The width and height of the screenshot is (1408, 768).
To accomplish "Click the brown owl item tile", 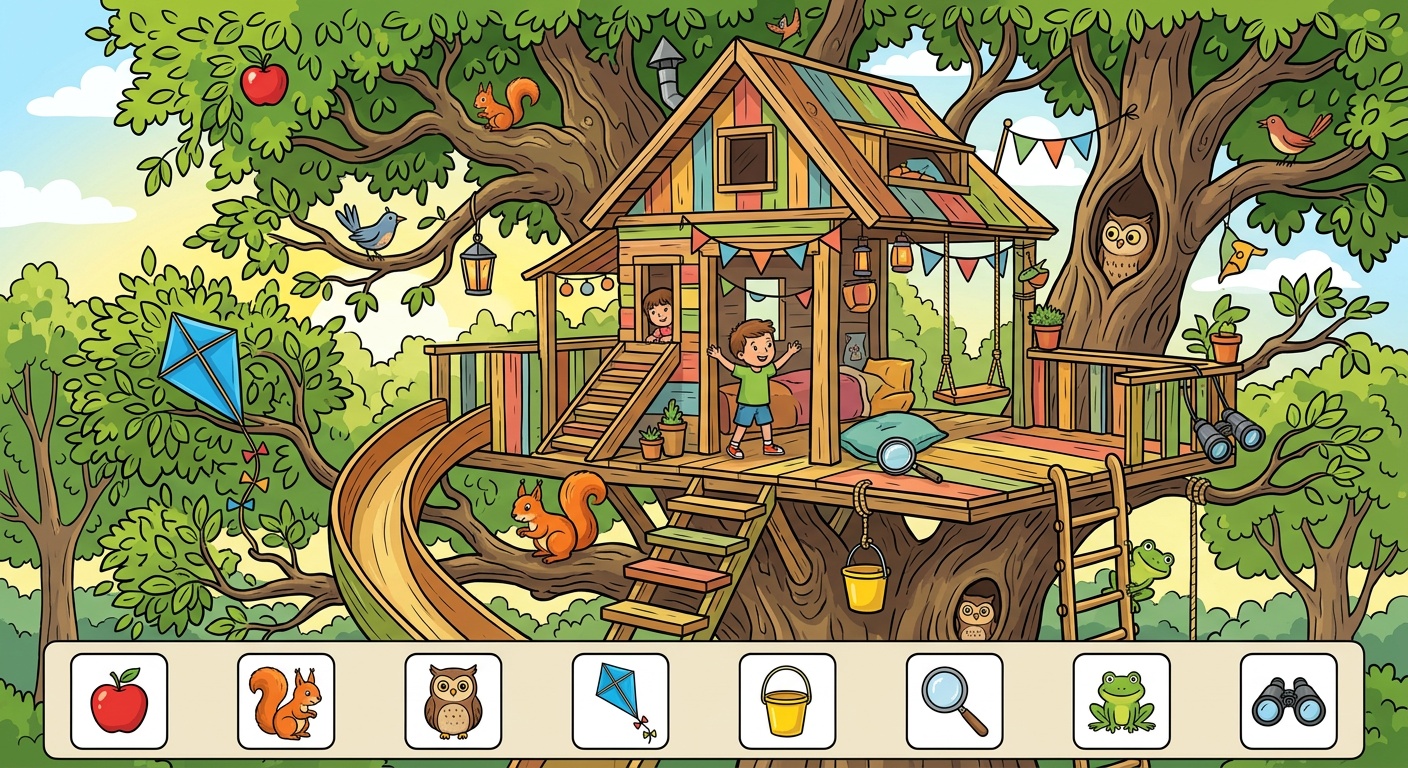I will click(x=453, y=701).
